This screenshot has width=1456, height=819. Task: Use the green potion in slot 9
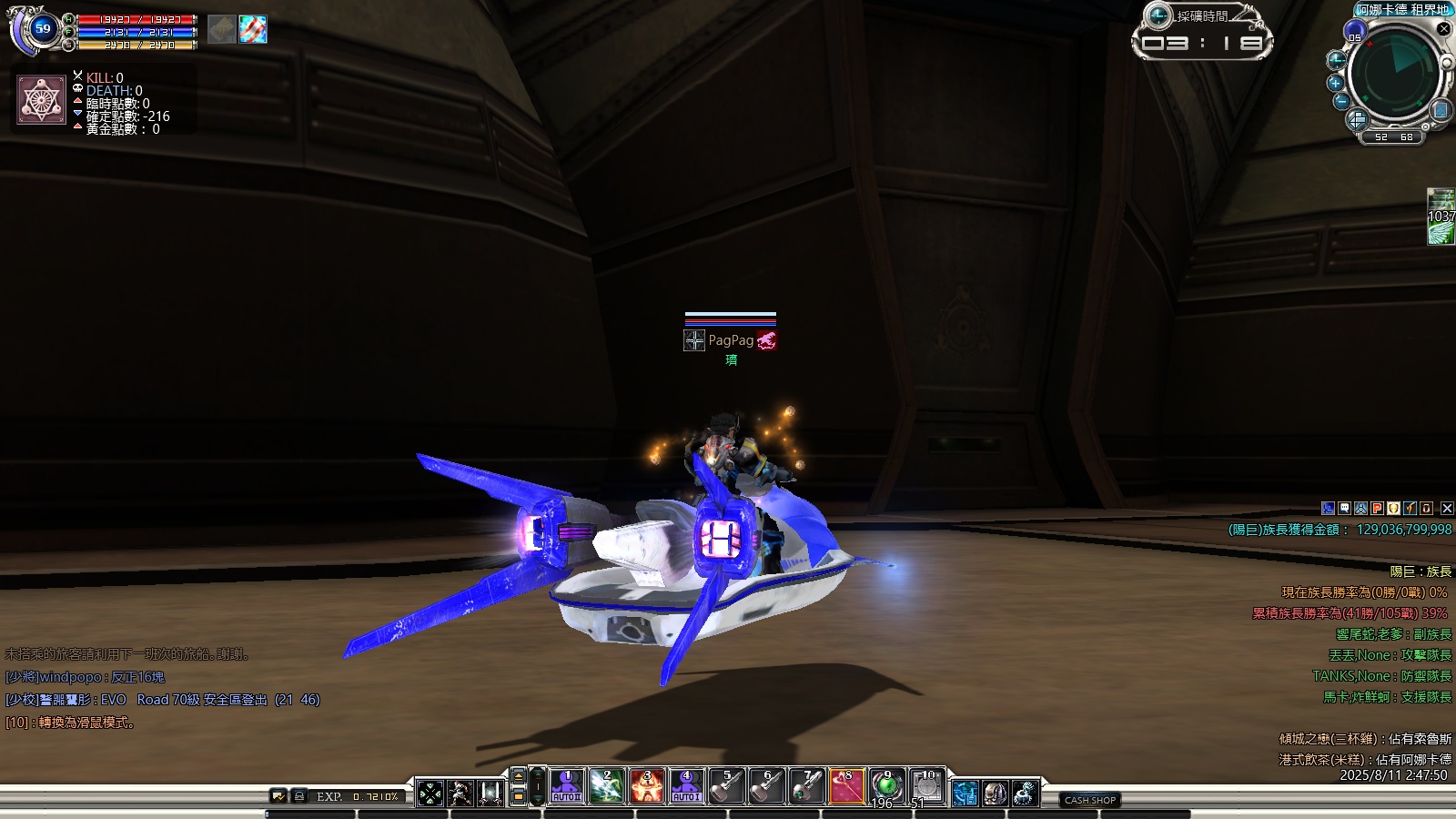coord(887,786)
